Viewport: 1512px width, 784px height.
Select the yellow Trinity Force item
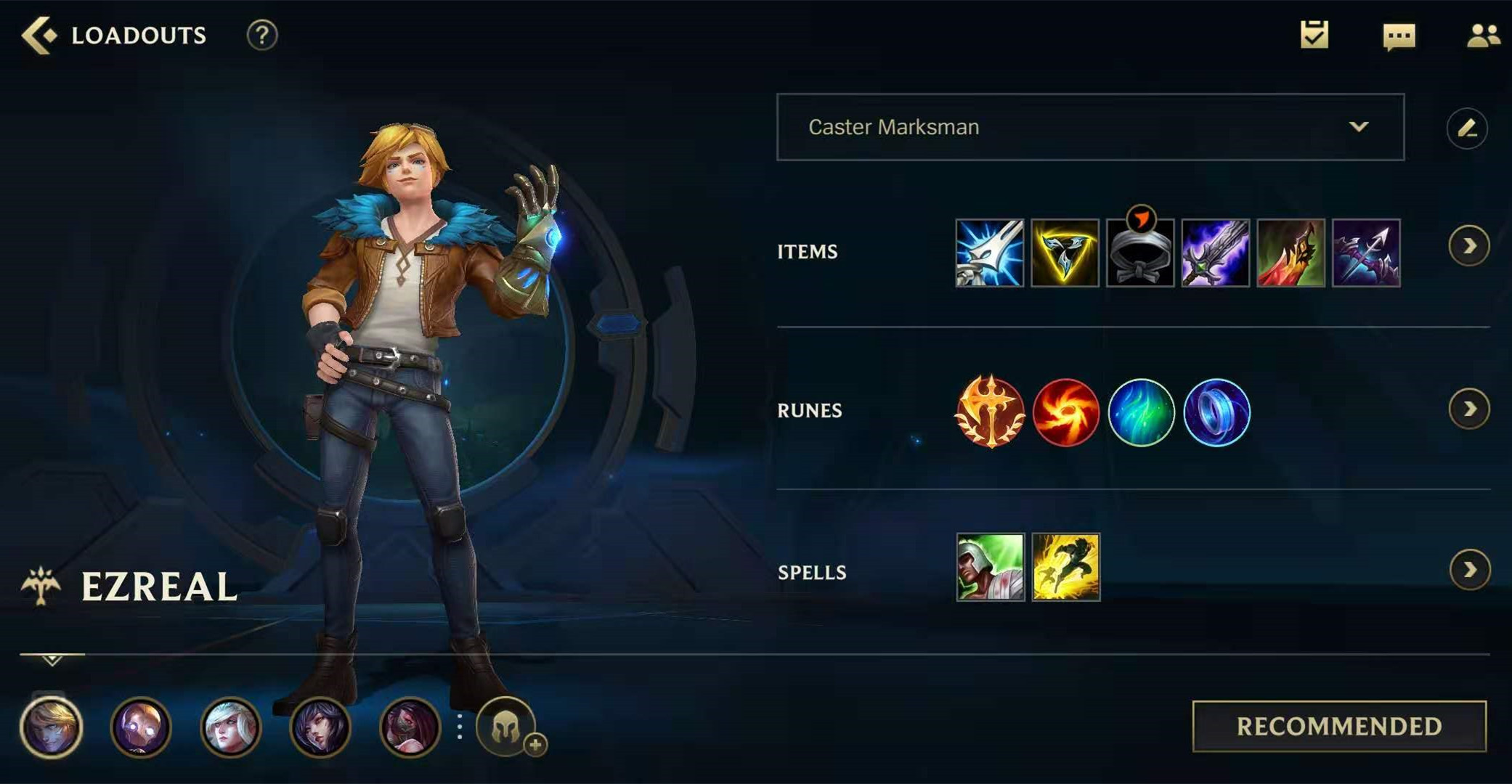pos(1065,253)
